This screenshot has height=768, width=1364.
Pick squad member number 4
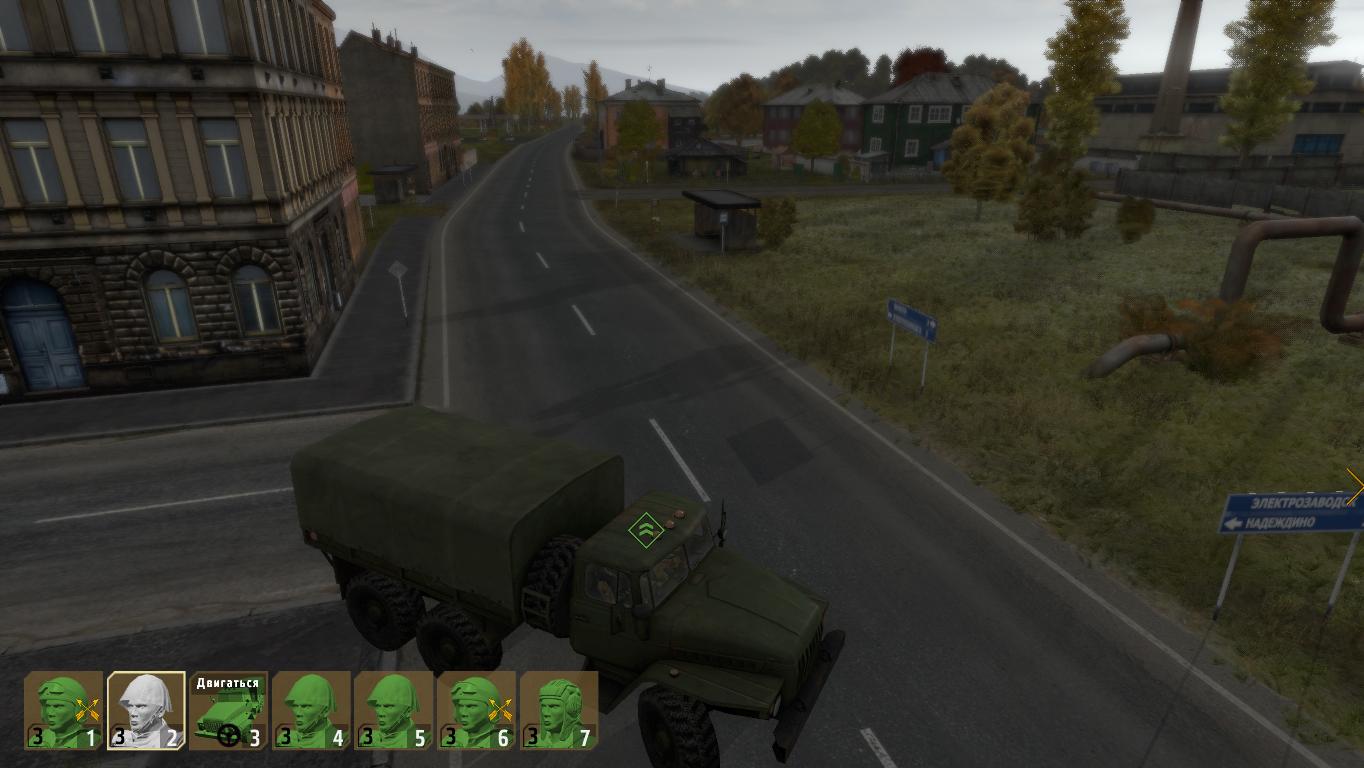tap(312, 710)
